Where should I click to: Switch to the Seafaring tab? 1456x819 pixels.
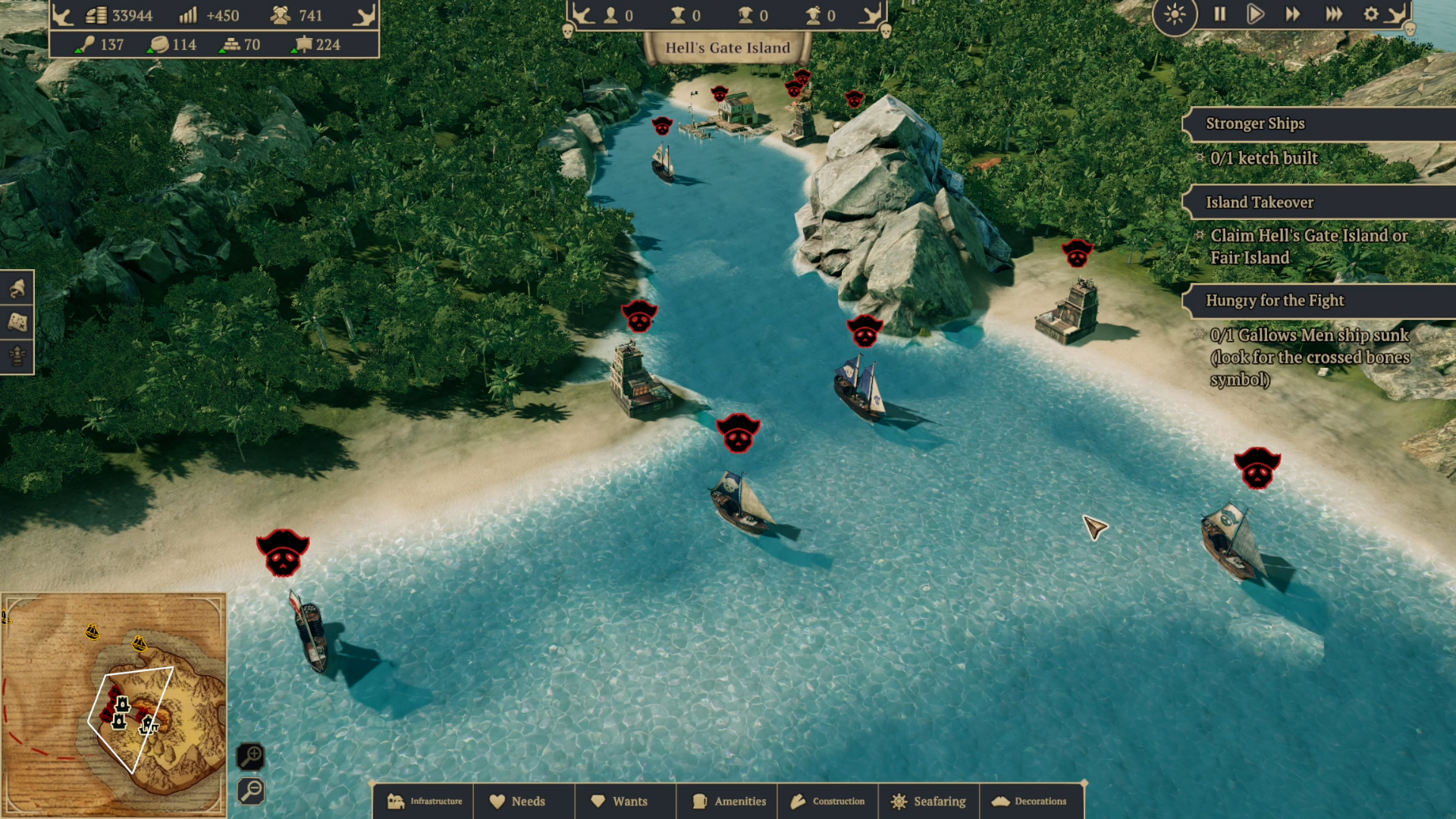(x=930, y=802)
